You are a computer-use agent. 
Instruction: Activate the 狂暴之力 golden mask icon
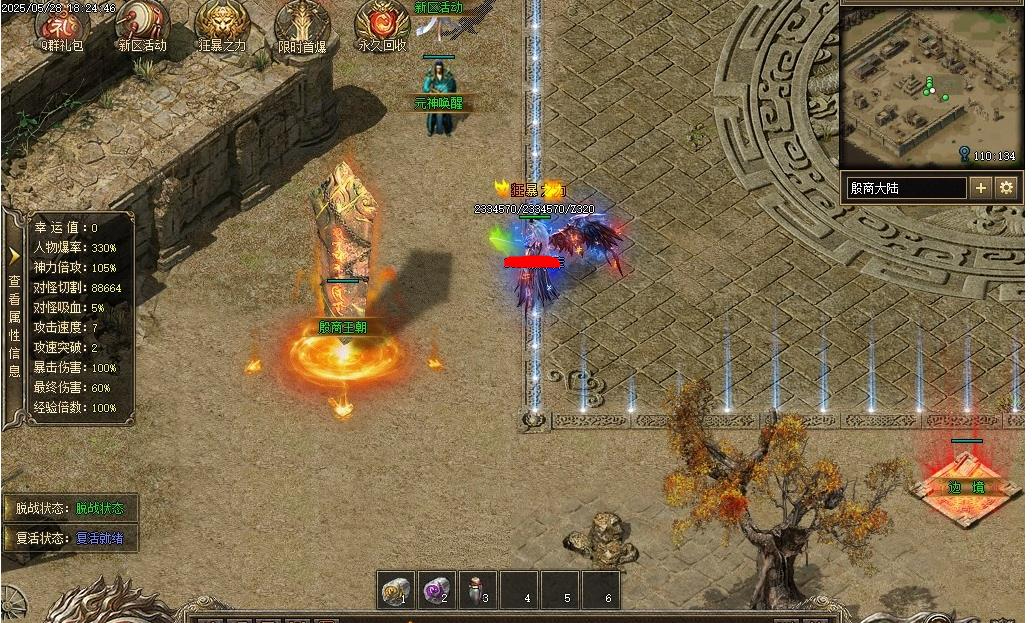point(221,24)
